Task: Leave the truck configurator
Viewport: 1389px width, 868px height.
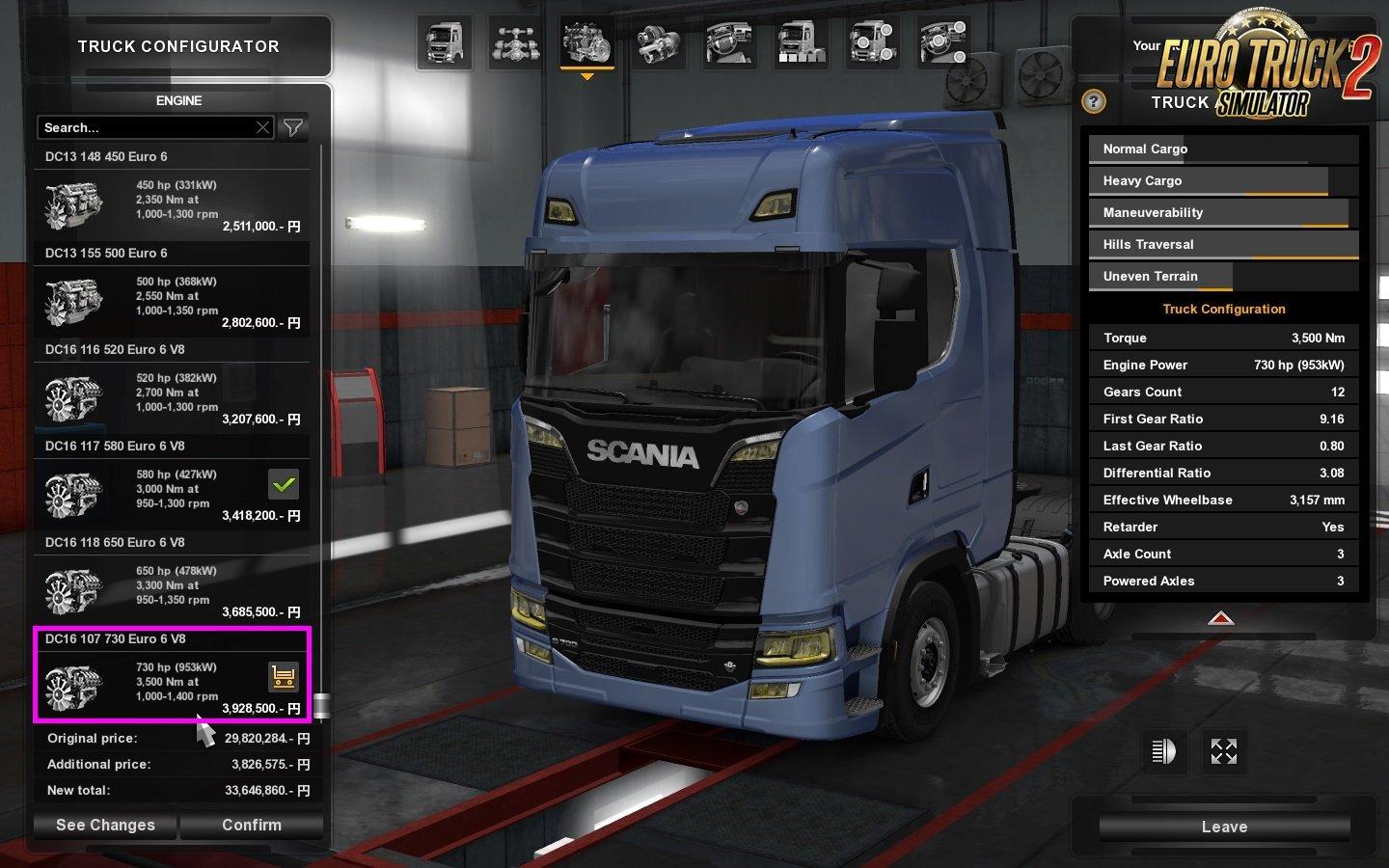Action: [x=1224, y=827]
